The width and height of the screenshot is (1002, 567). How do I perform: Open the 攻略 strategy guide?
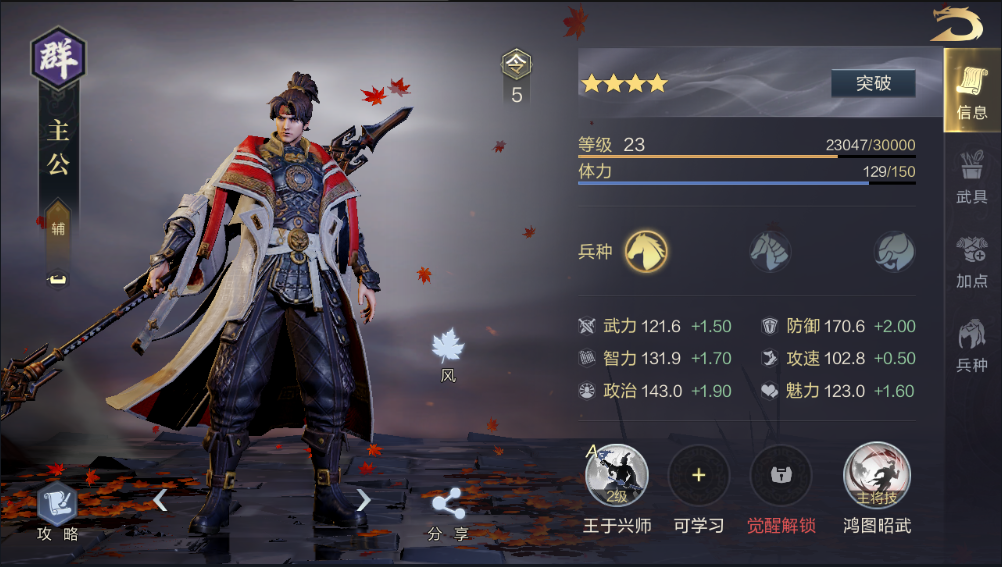click(57, 510)
